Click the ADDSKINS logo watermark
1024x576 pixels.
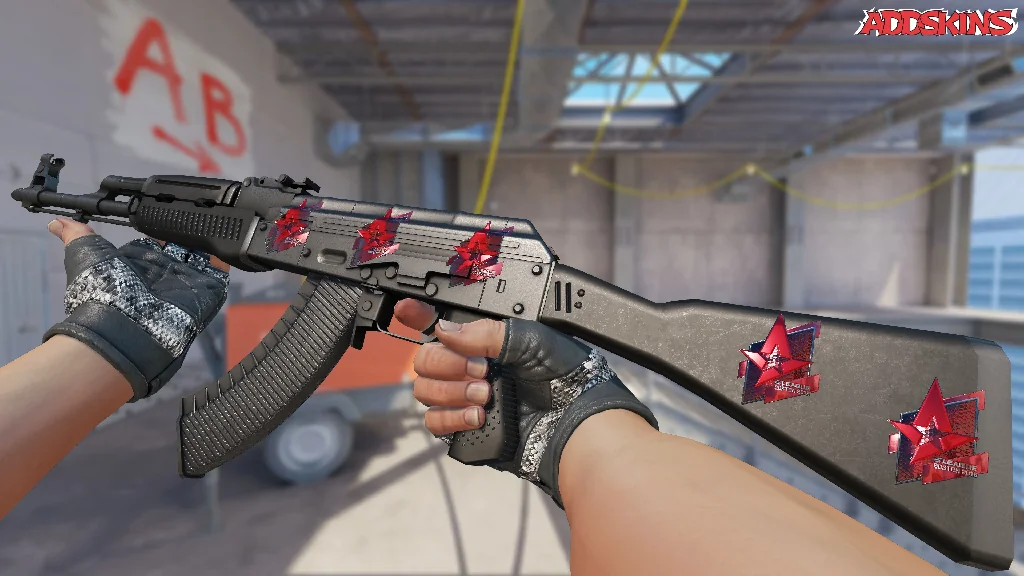(937, 23)
